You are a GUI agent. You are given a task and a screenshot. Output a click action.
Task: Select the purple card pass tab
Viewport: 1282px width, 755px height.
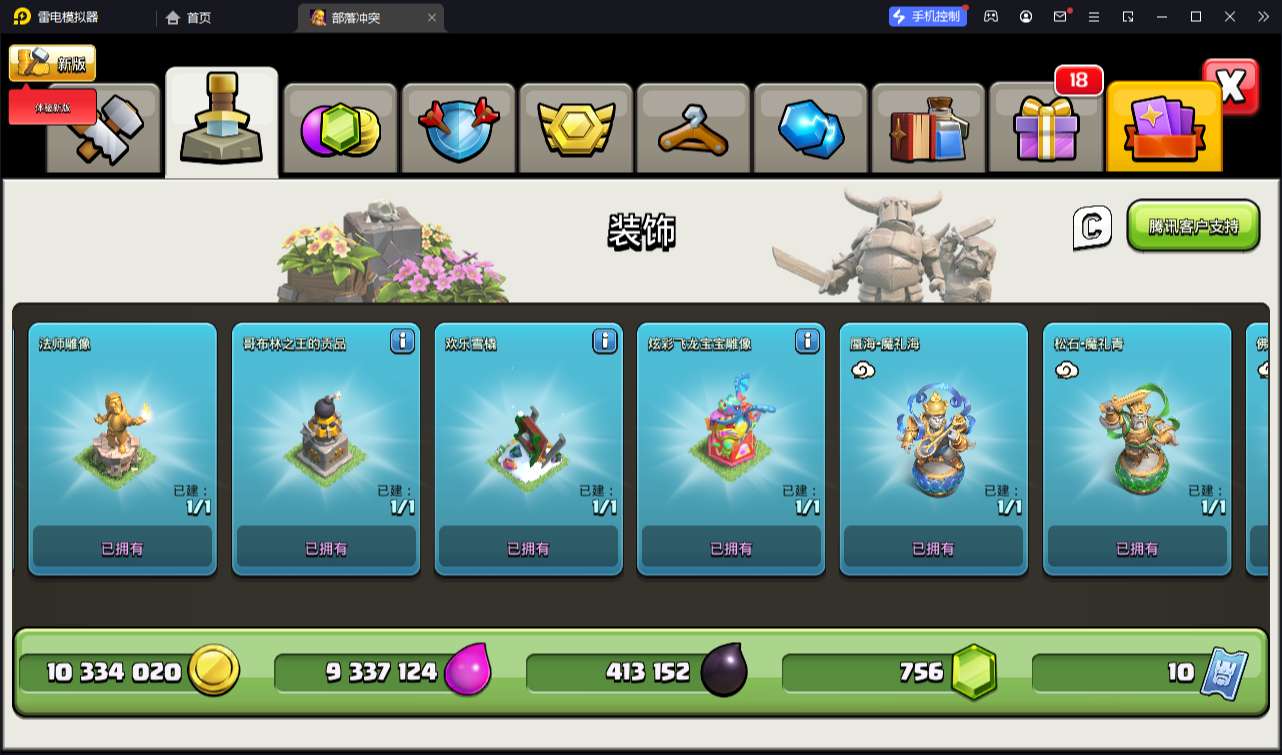[1163, 130]
